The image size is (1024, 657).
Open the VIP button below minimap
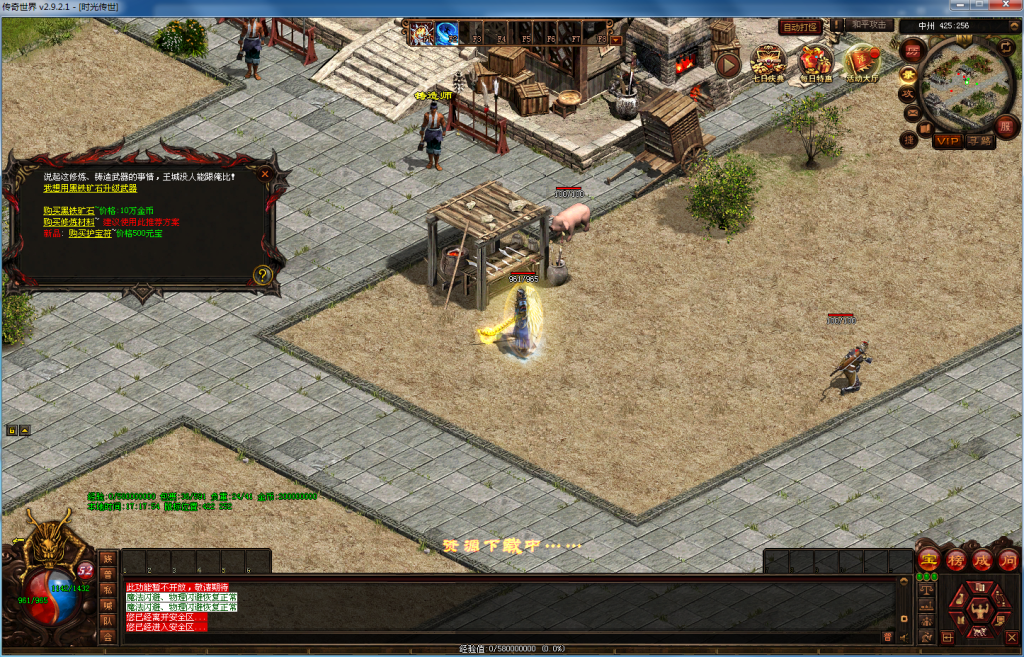947,141
